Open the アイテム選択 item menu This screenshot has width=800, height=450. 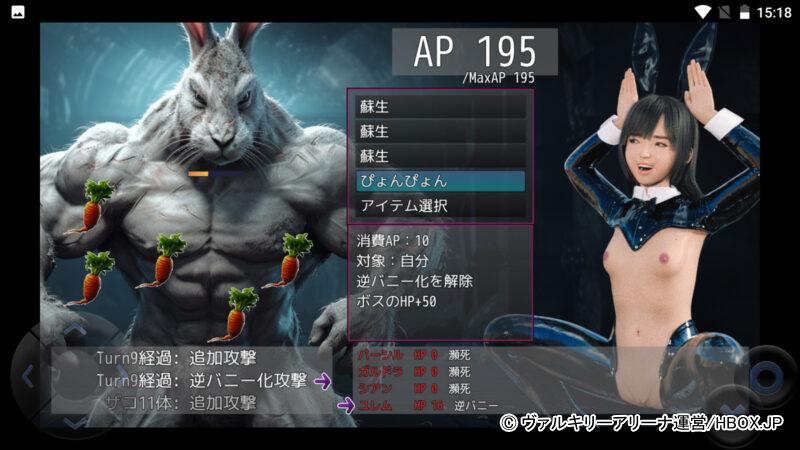(440, 206)
